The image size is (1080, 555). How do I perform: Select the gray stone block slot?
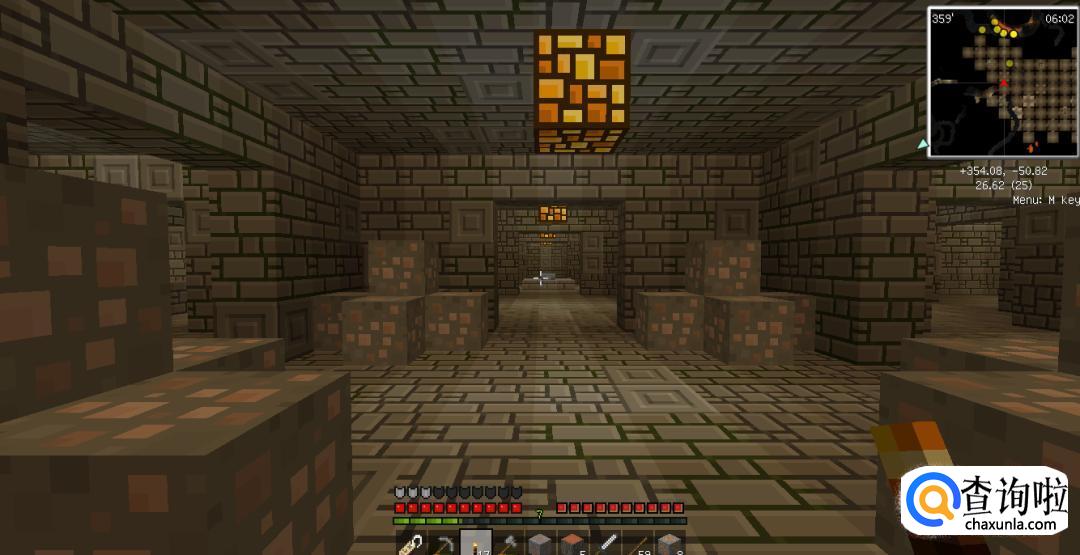coord(539,543)
